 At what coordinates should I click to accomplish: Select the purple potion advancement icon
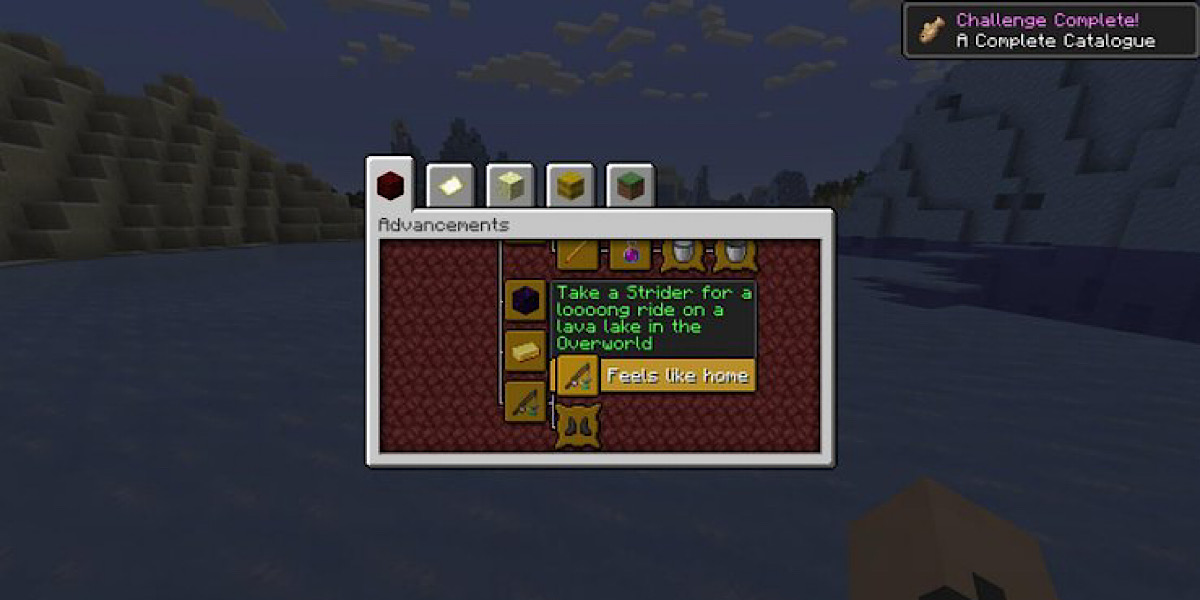630,255
